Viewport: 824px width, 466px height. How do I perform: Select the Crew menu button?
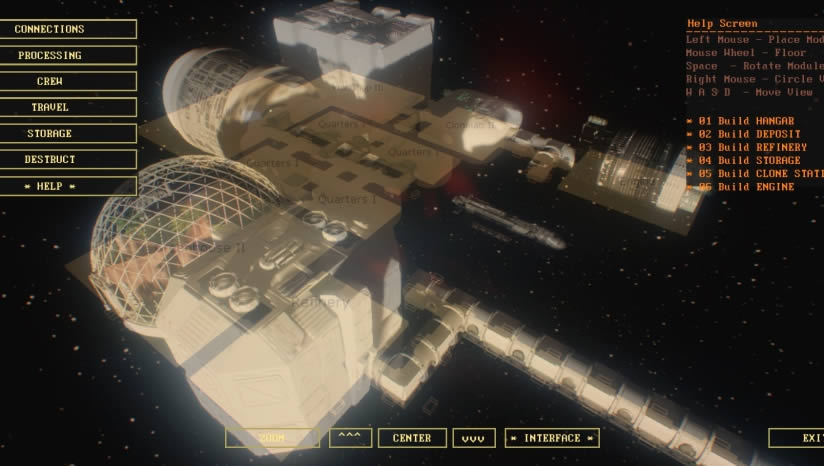point(68,82)
